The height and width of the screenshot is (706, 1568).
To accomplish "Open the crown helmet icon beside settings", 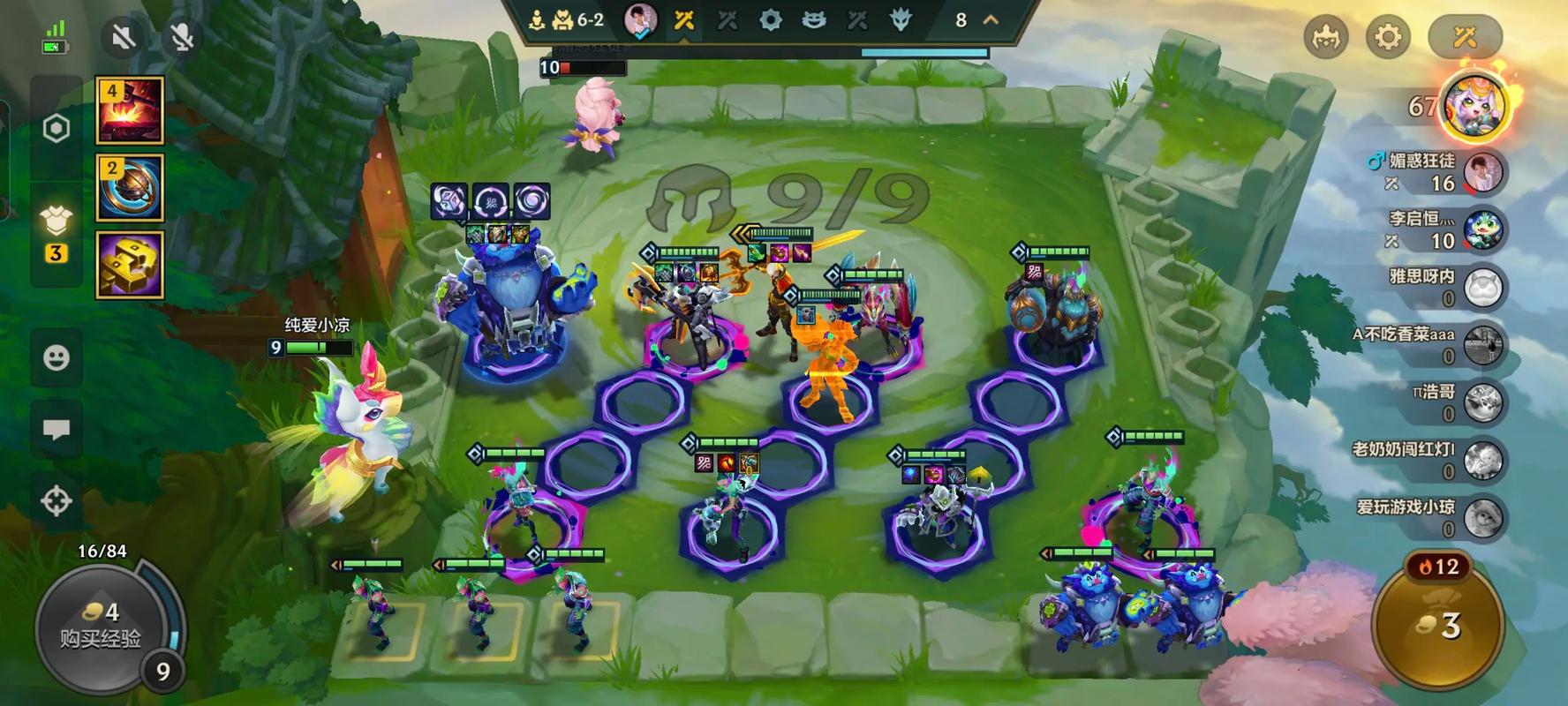I will coord(1326,37).
